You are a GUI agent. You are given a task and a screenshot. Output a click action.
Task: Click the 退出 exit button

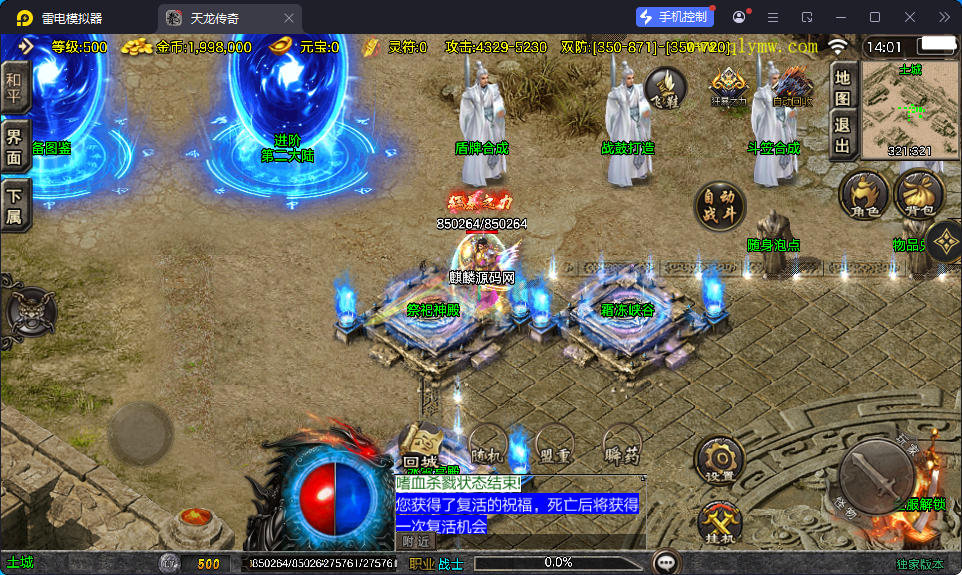click(x=843, y=137)
